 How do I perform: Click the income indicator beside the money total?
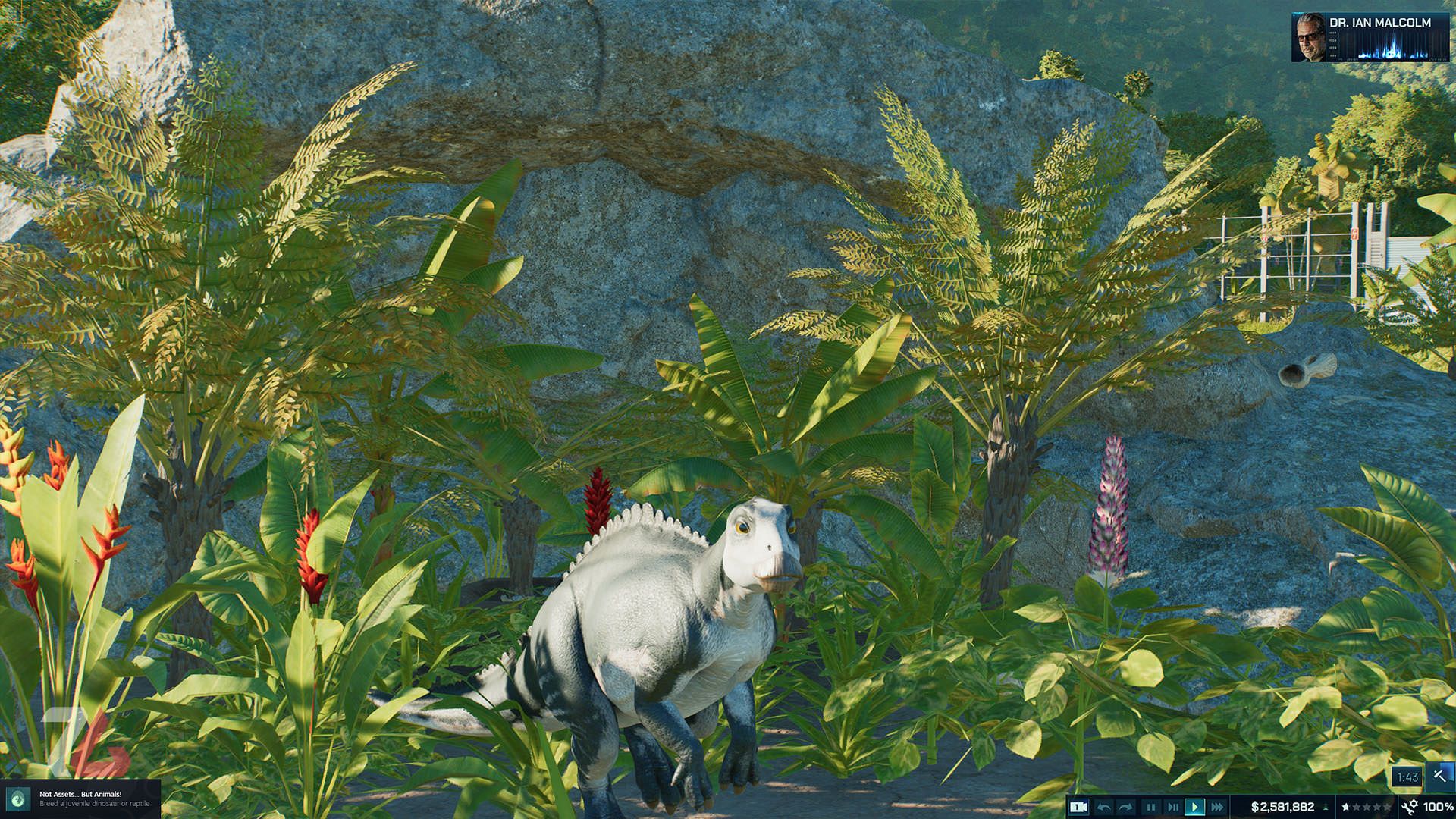pyautogui.click(x=1325, y=807)
